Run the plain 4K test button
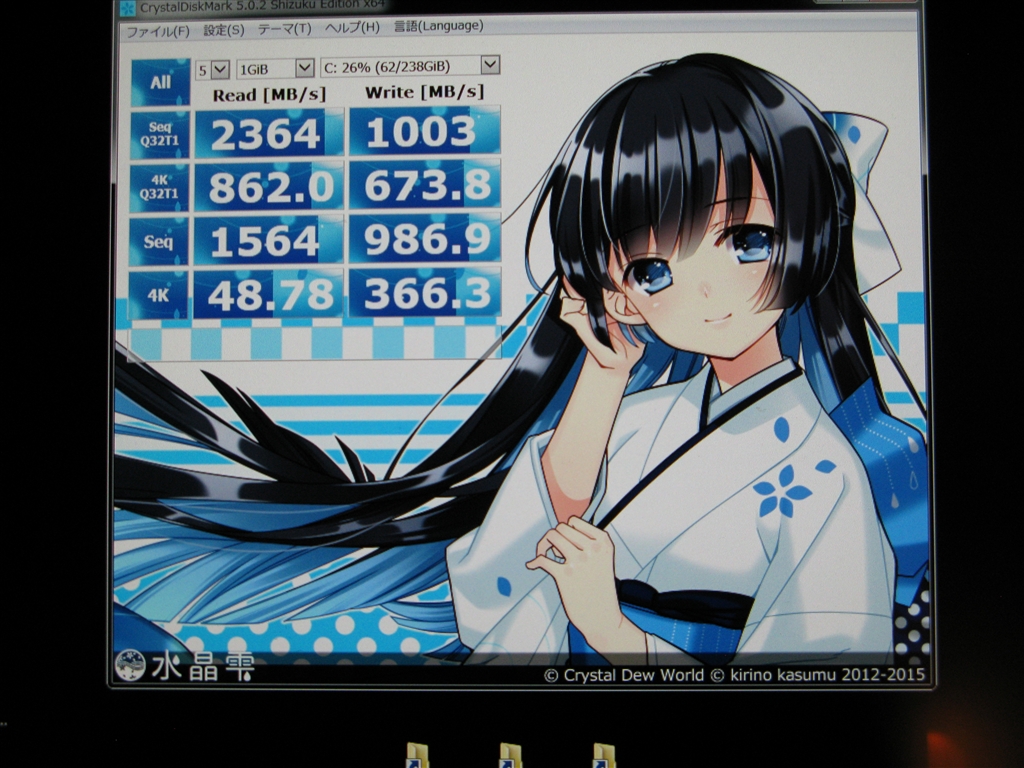Image resolution: width=1024 pixels, height=768 pixels. 159,294
